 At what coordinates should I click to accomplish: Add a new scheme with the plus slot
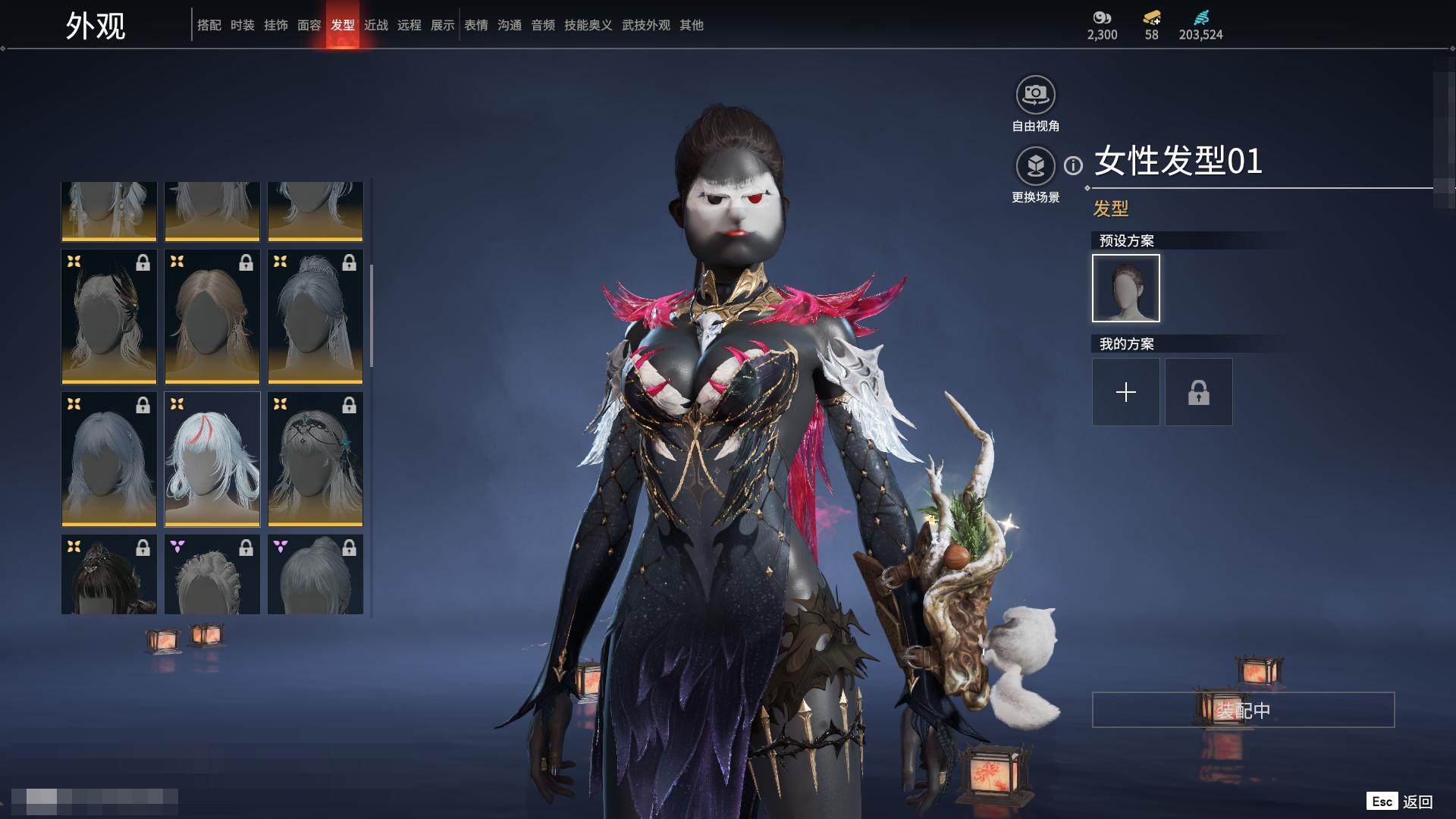click(x=1126, y=392)
